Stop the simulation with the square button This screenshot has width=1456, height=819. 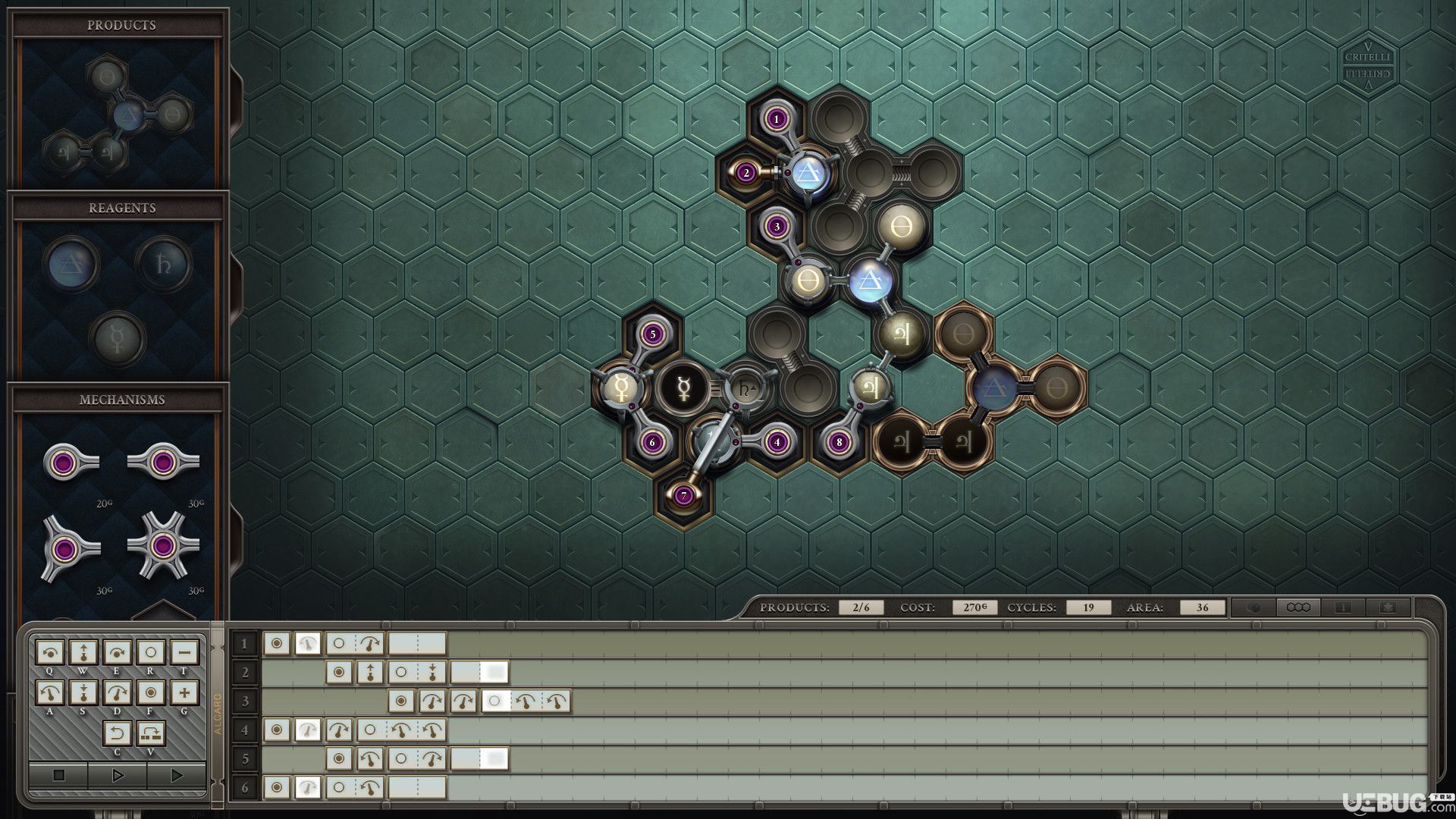[58, 776]
